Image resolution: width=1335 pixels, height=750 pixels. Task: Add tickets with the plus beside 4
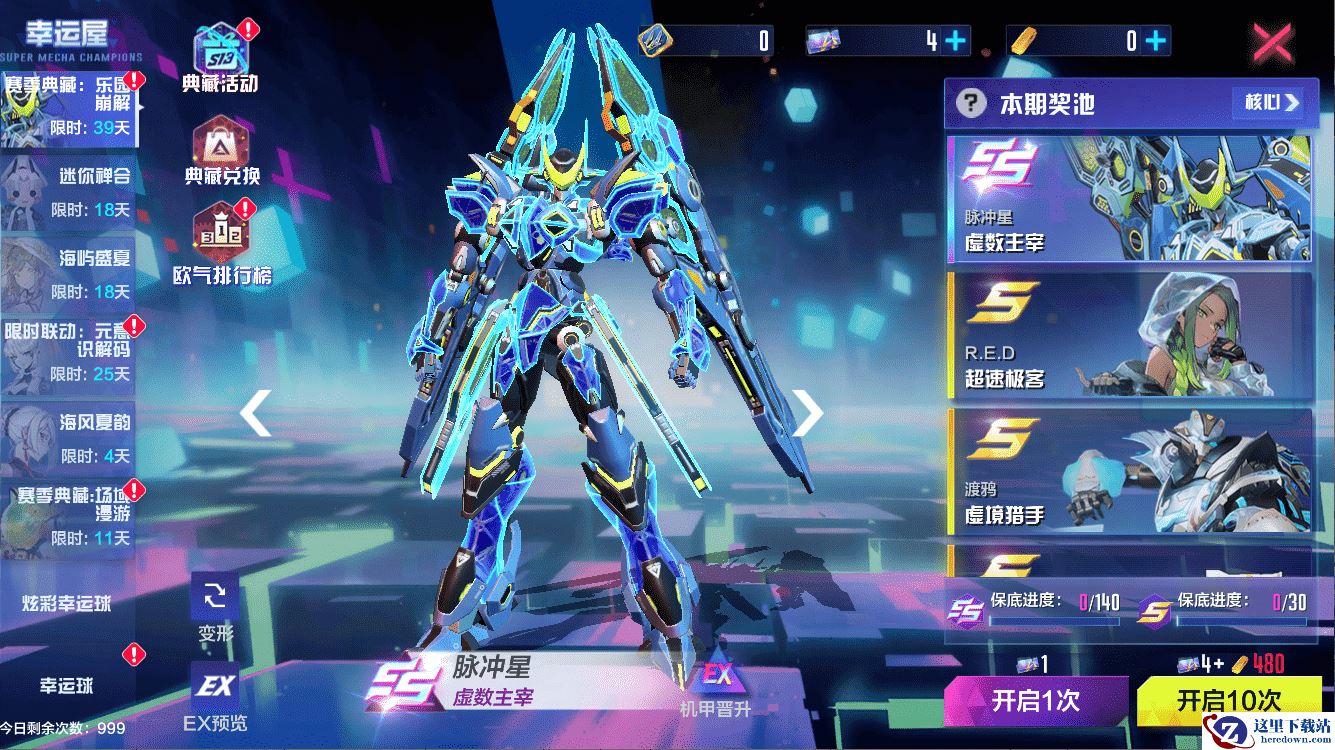point(957,41)
